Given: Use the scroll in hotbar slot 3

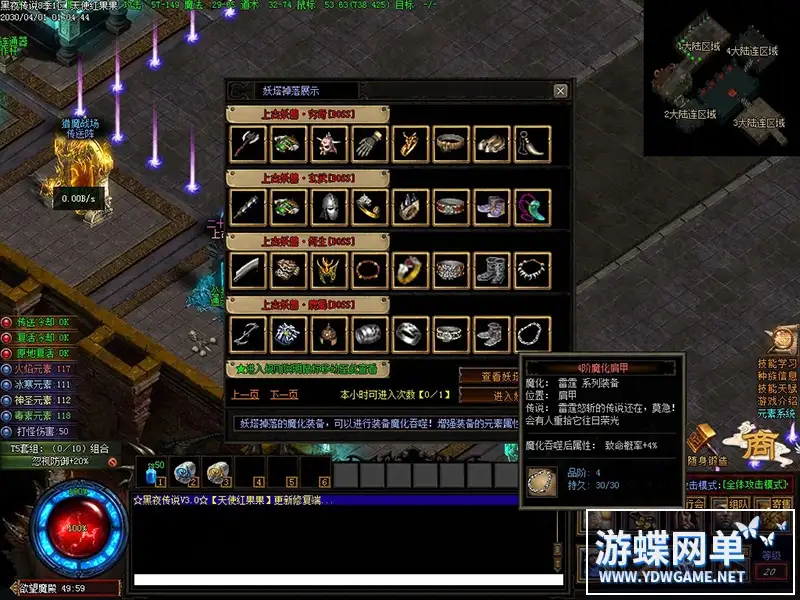Looking at the screenshot, I should (217, 472).
